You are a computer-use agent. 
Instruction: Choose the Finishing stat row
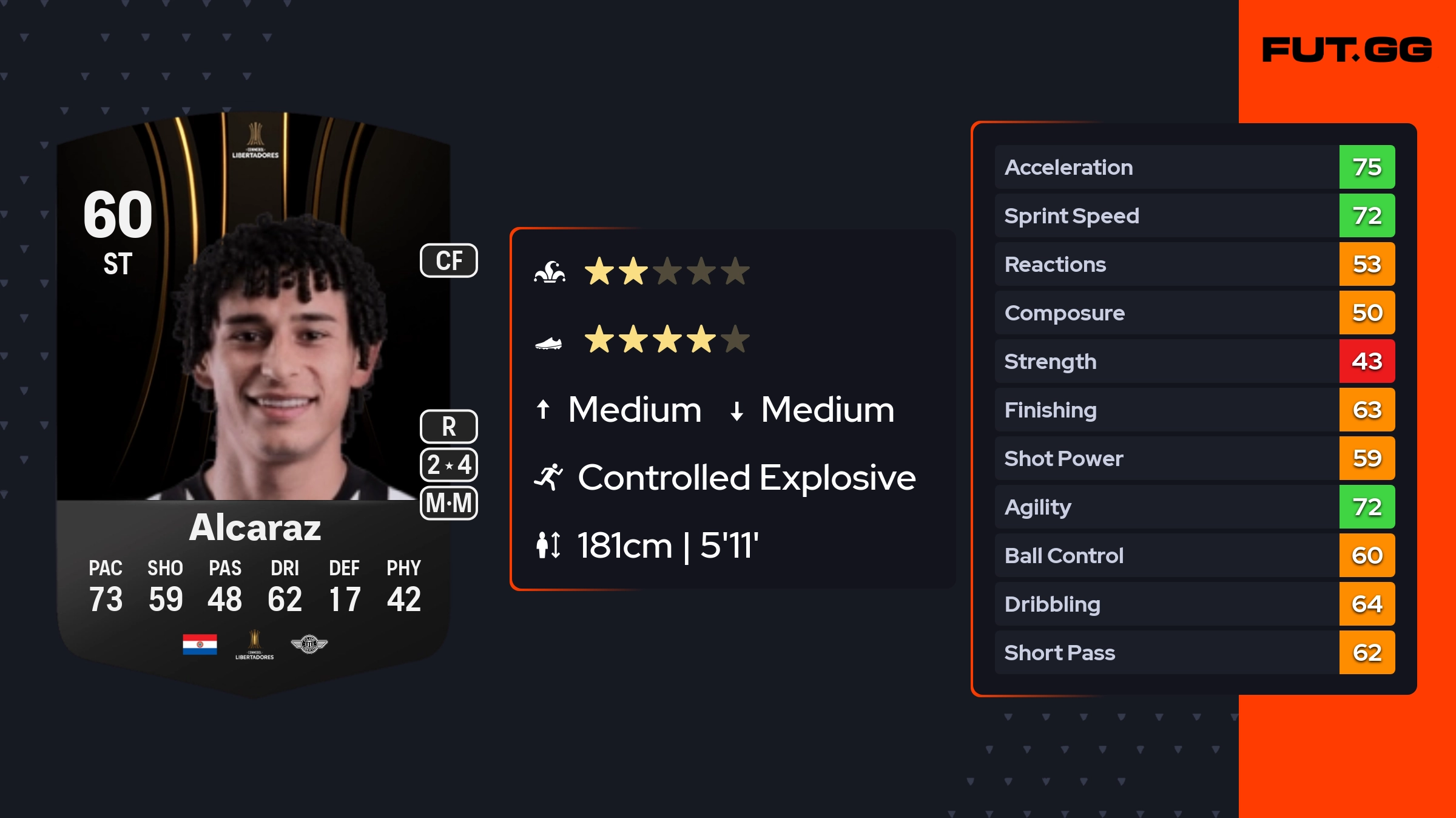tap(1194, 410)
